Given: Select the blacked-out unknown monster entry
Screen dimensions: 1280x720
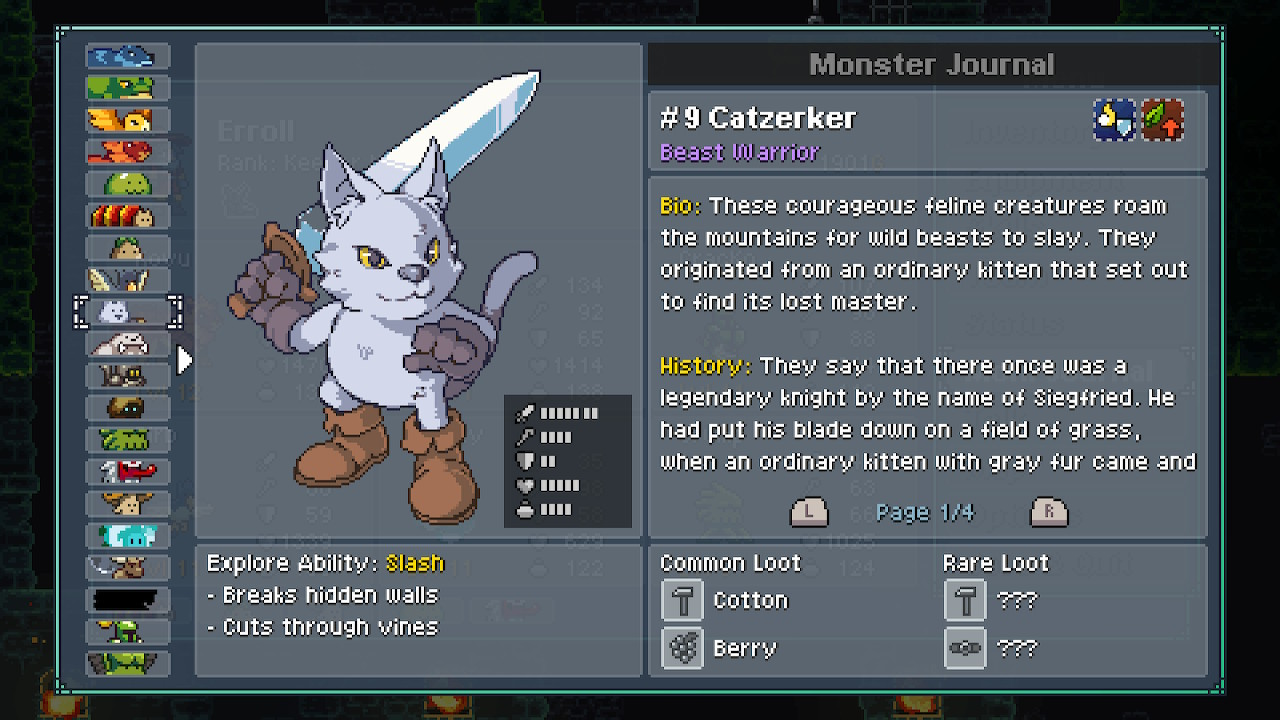Looking at the screenshot, I should pos(127,600).
